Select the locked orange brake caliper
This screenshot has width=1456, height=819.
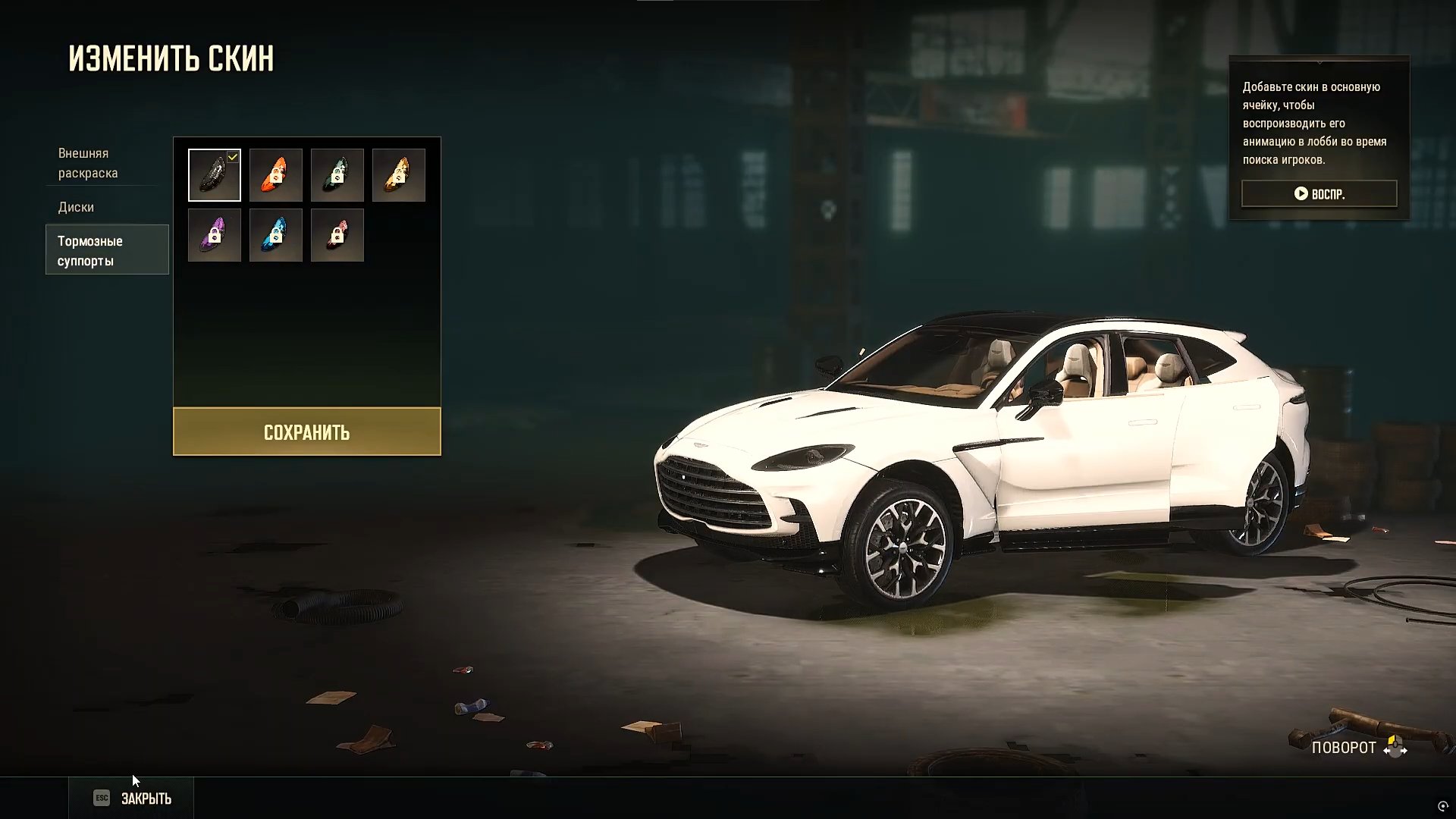(276, 175)
